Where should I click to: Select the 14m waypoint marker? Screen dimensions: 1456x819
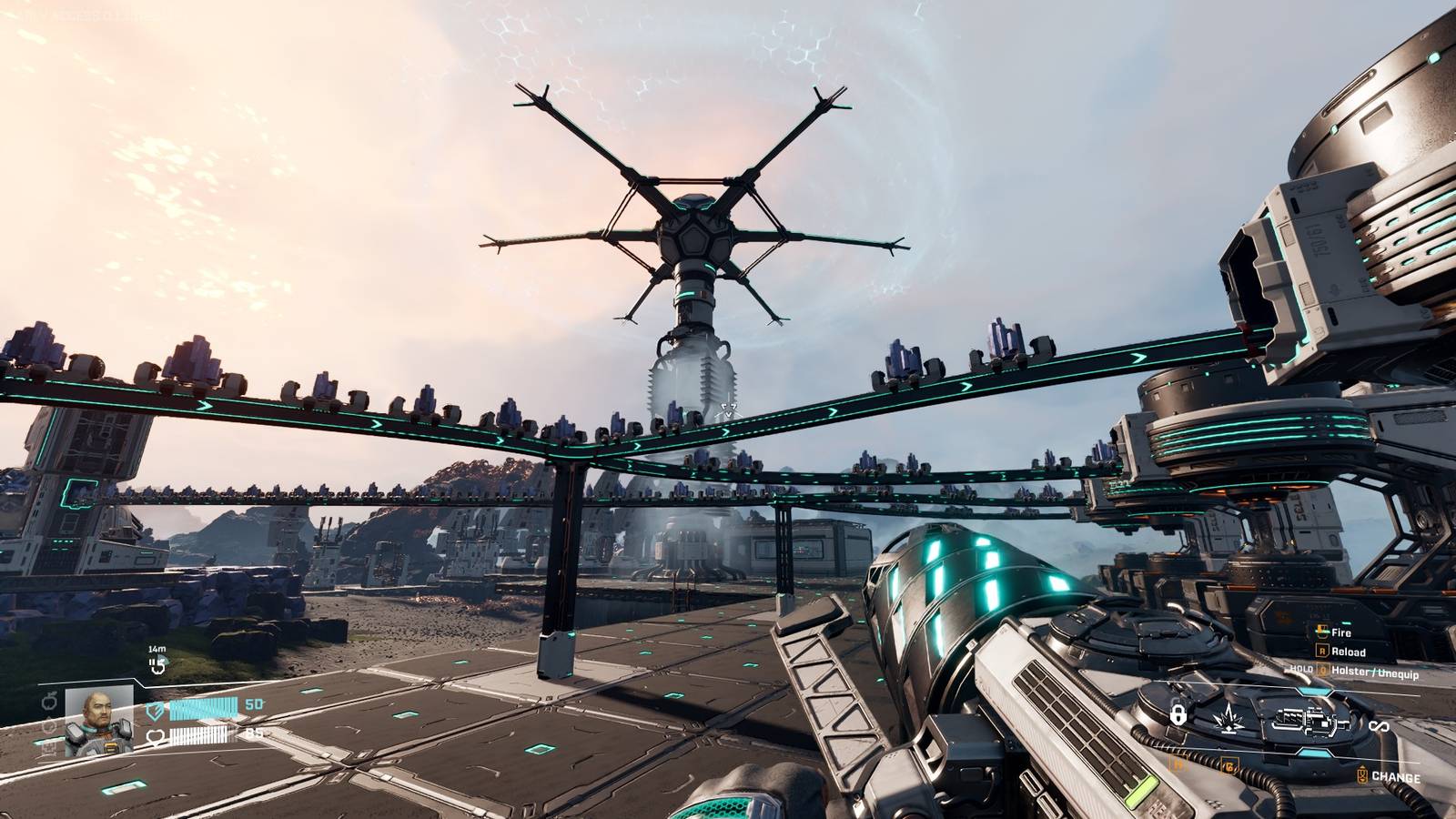[157, 666]
